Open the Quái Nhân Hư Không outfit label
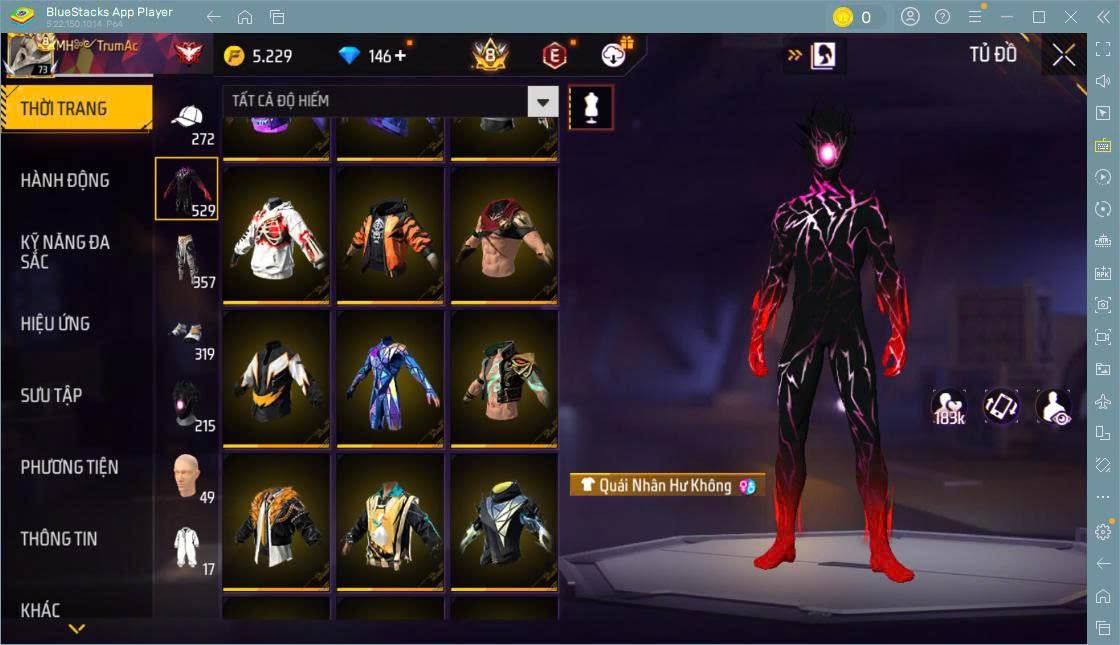This screenshot has width=1120, height=645. [667, 485]
